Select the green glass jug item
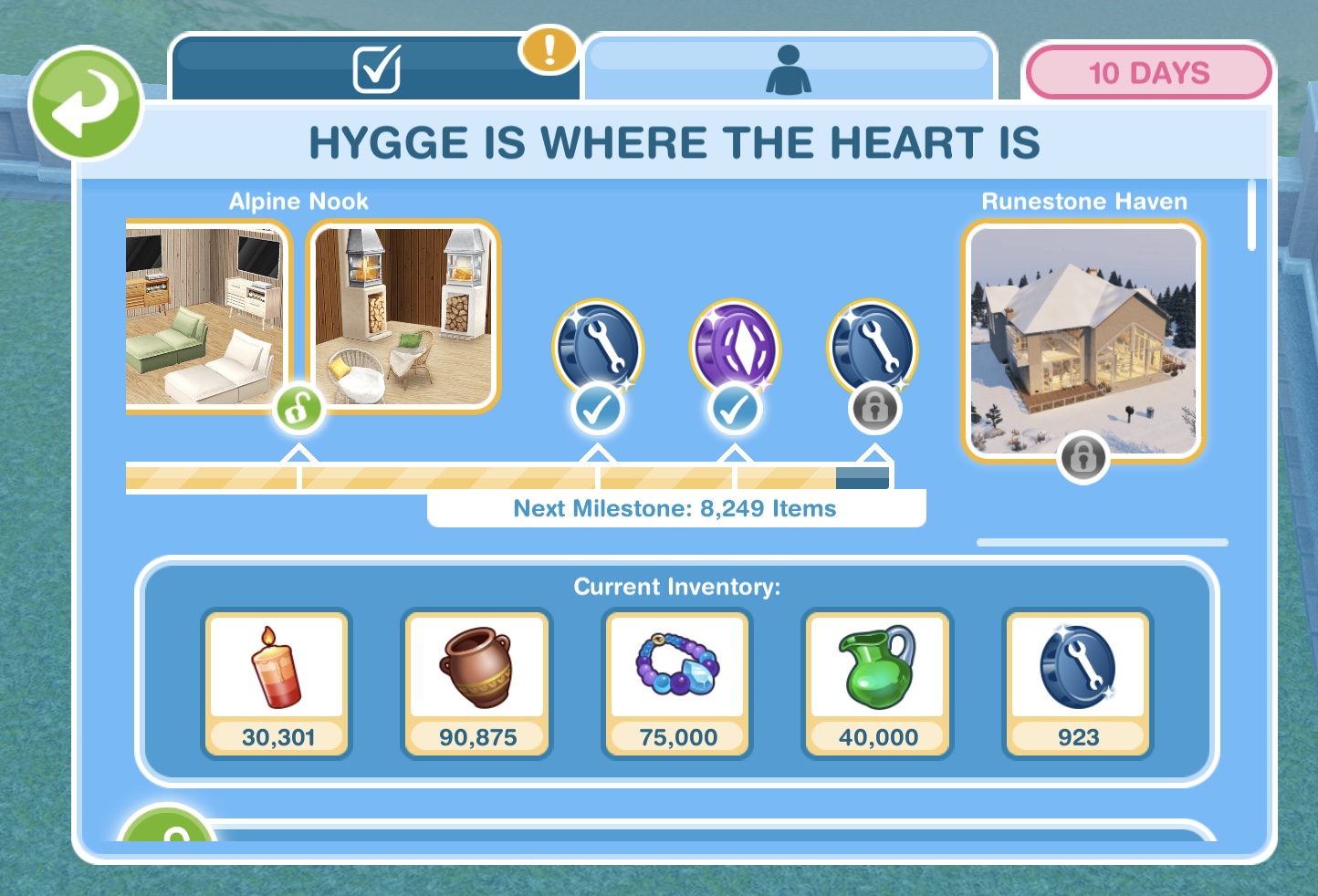The height and width of the screenshot is (896, 1318). click(877, 682)
